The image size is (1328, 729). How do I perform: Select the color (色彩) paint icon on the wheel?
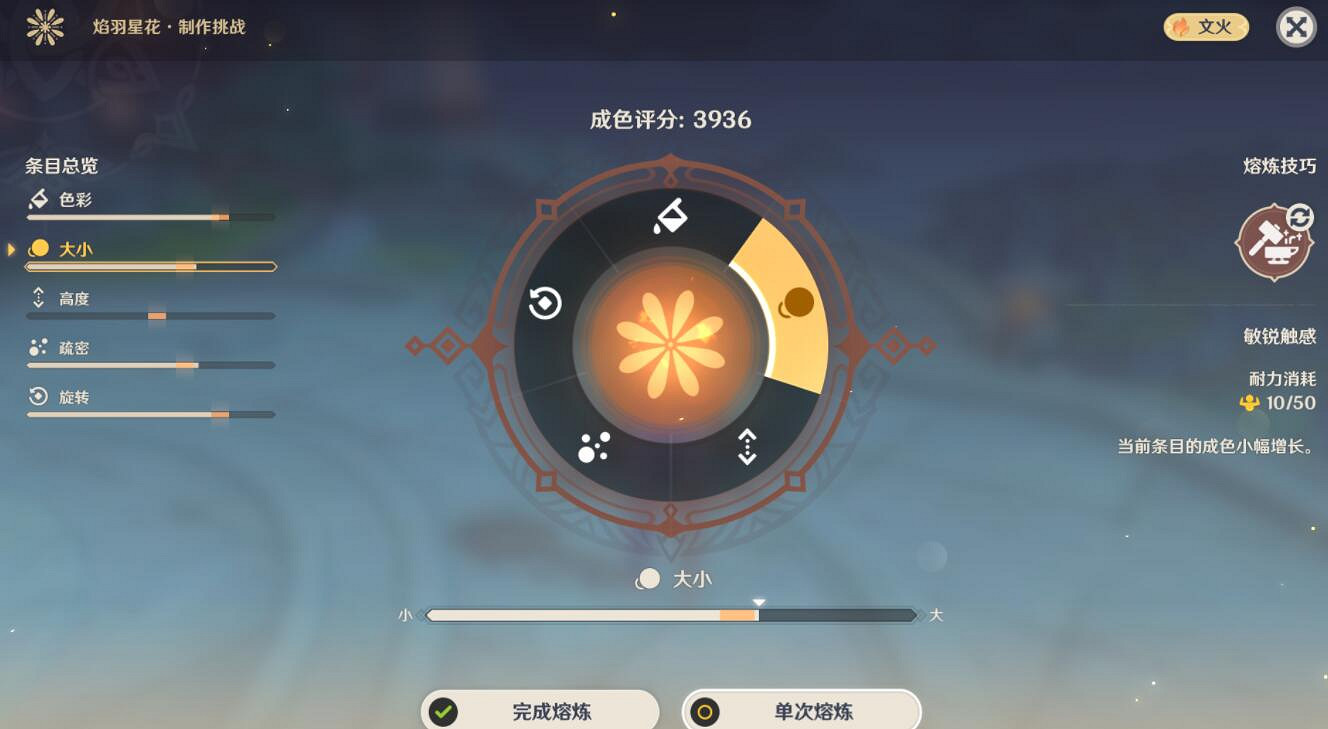(668, 215)
